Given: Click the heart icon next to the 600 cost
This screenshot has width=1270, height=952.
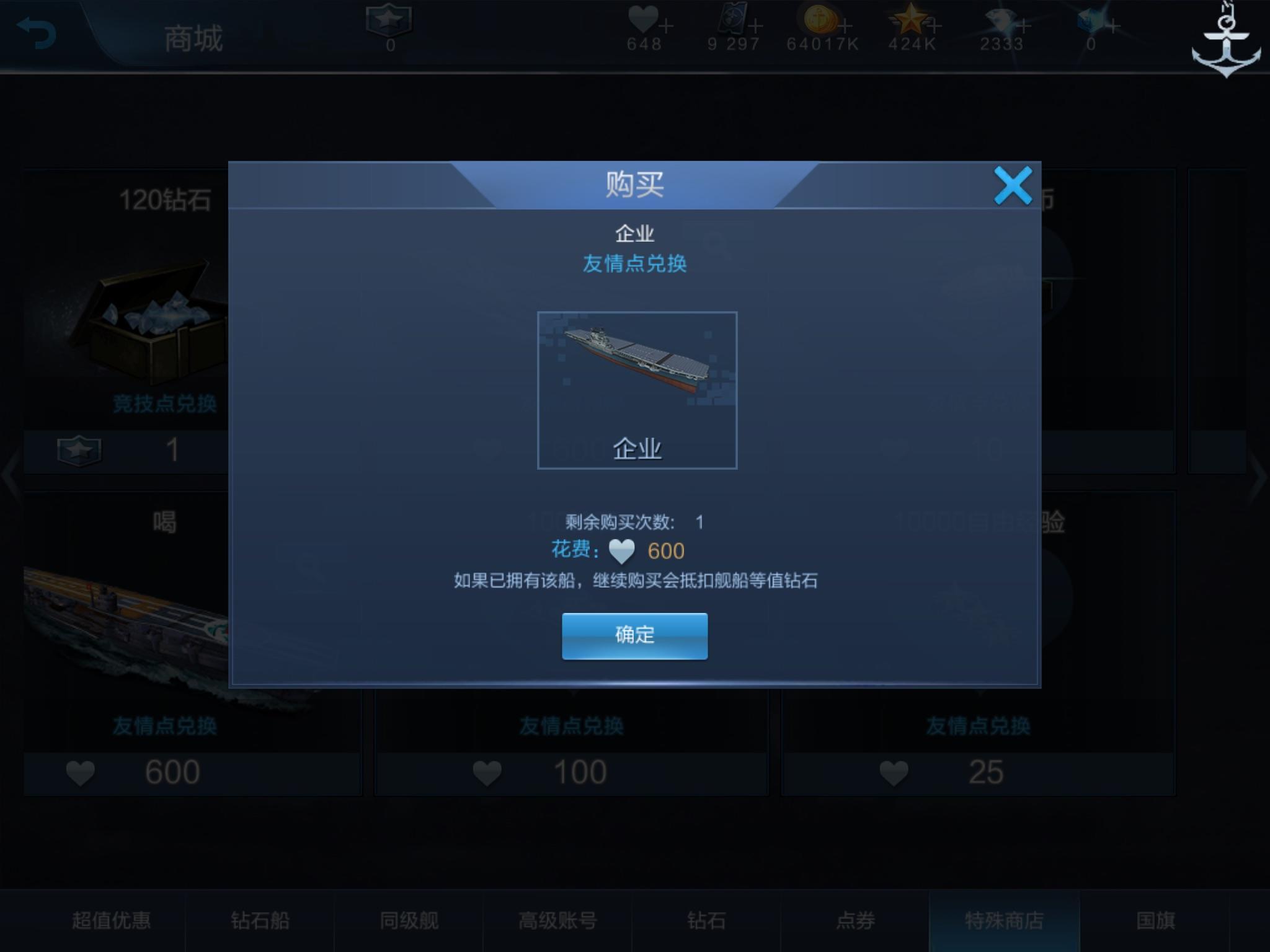Looking at the screenshot, I should coord(622,550).
